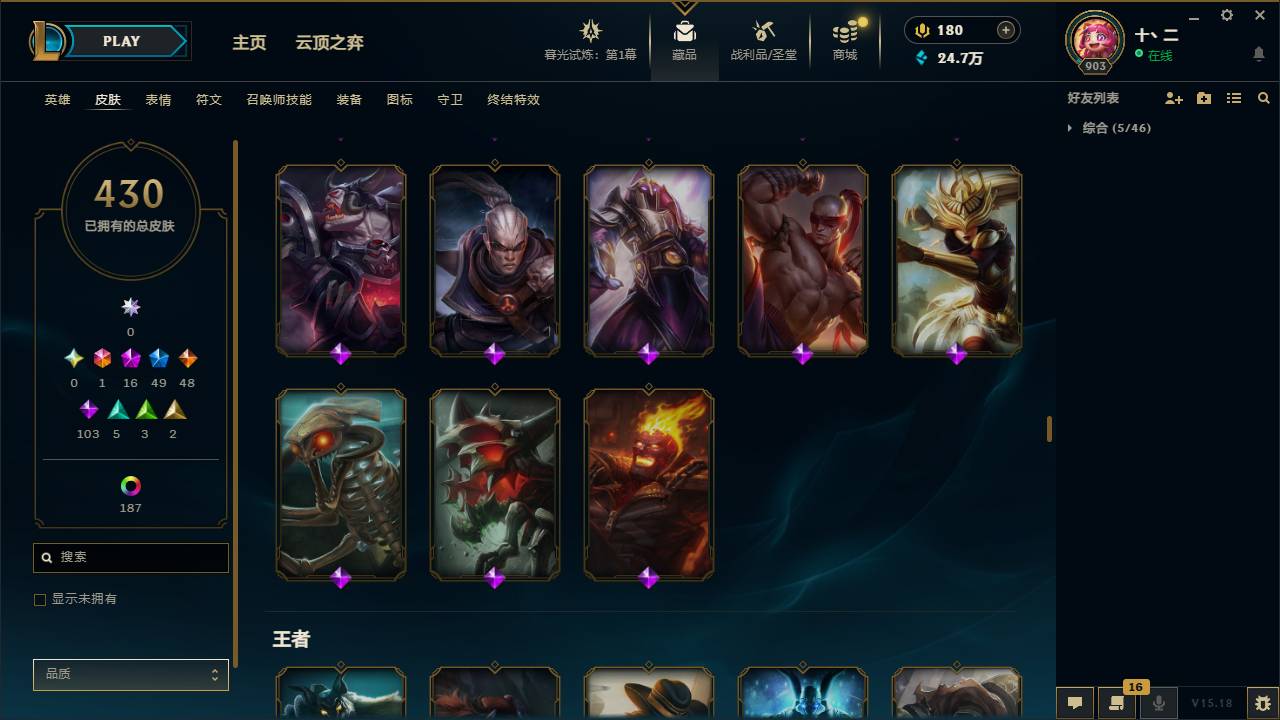Collapse the 王者 skin tier section
This screenshot has height=720, width=1280.
(x=291, y=638)
